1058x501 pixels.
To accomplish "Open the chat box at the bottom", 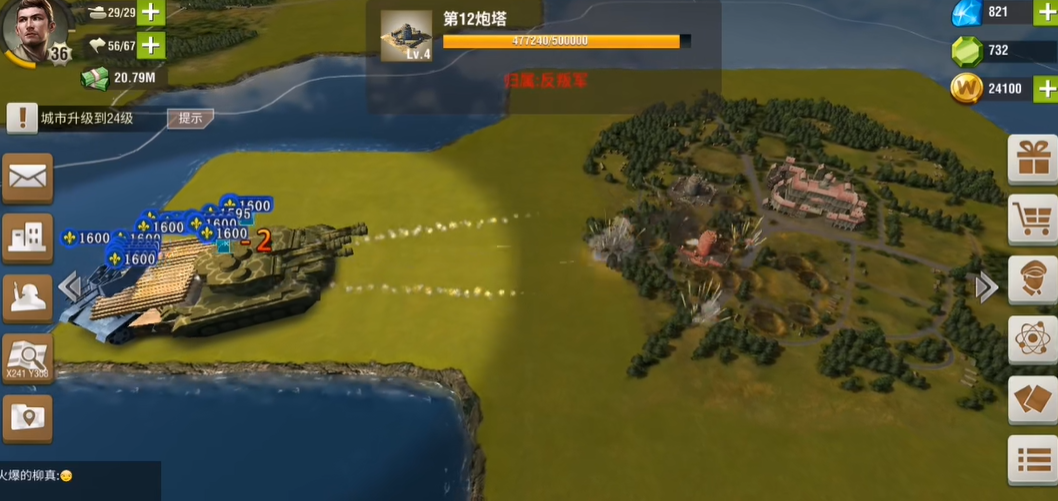I will point(80,478).
